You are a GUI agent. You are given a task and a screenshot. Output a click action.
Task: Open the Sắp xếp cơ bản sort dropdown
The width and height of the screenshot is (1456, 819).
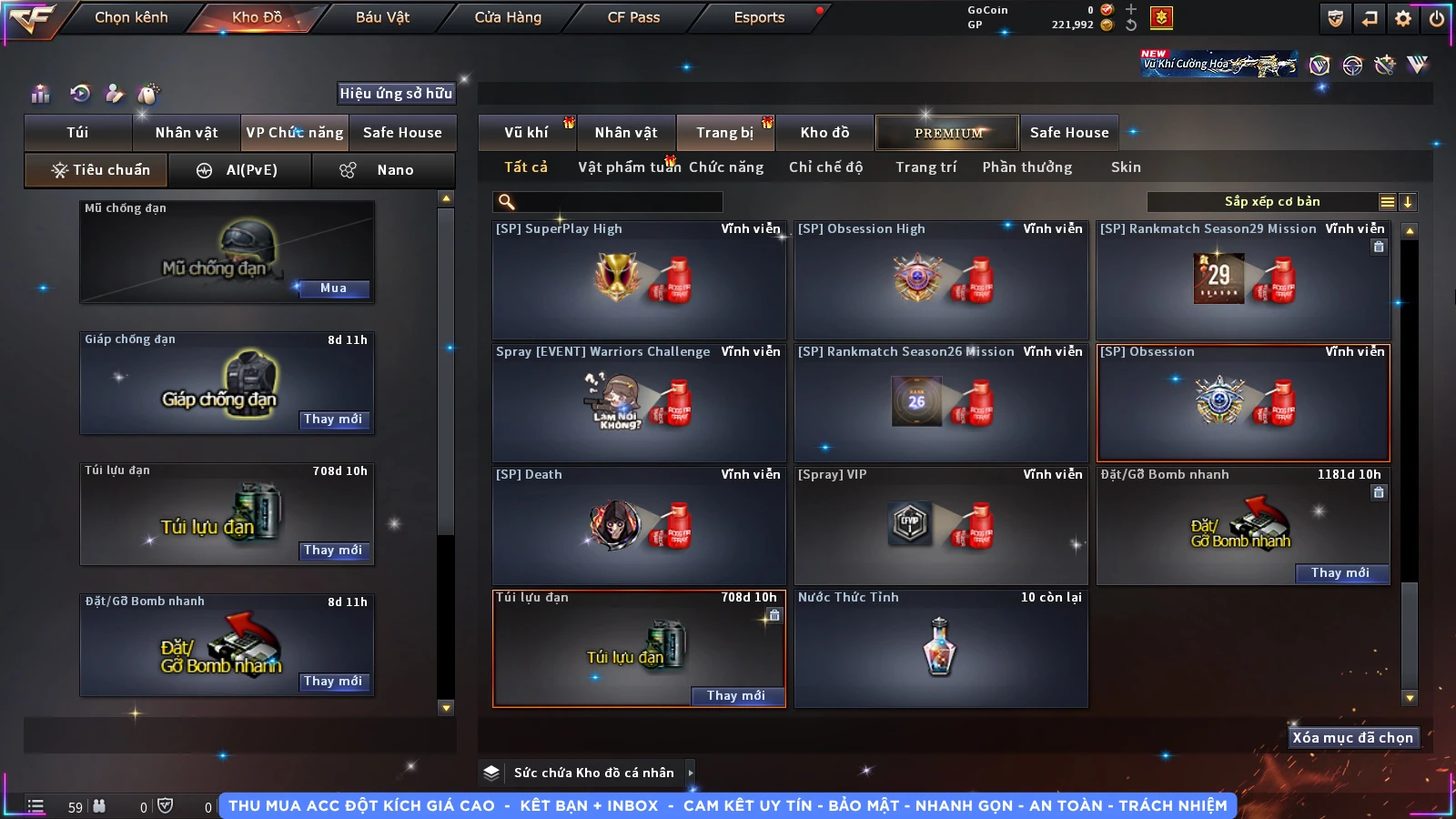[1271, 202]
